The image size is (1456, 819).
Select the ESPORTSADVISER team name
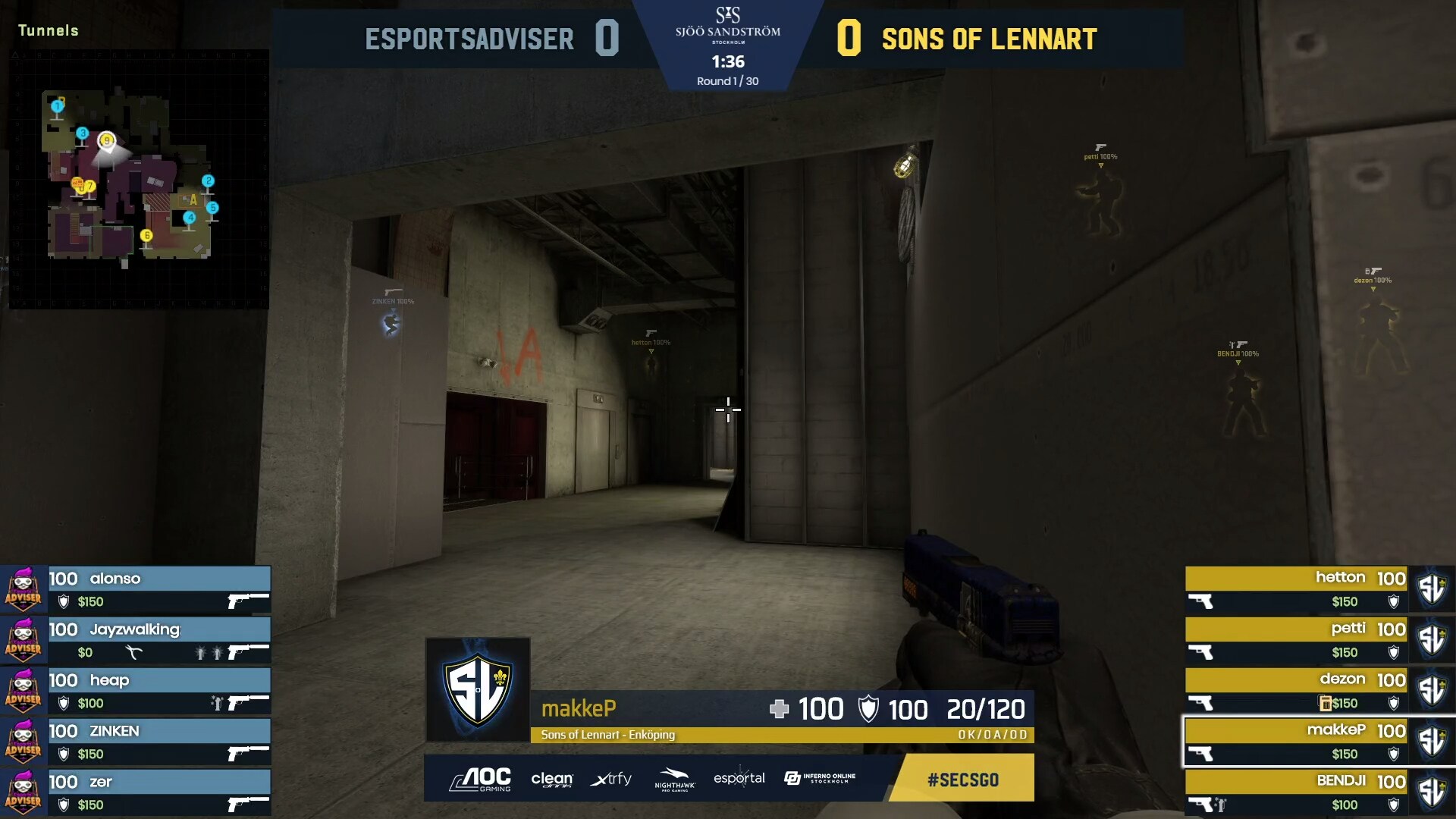(470, 39)
